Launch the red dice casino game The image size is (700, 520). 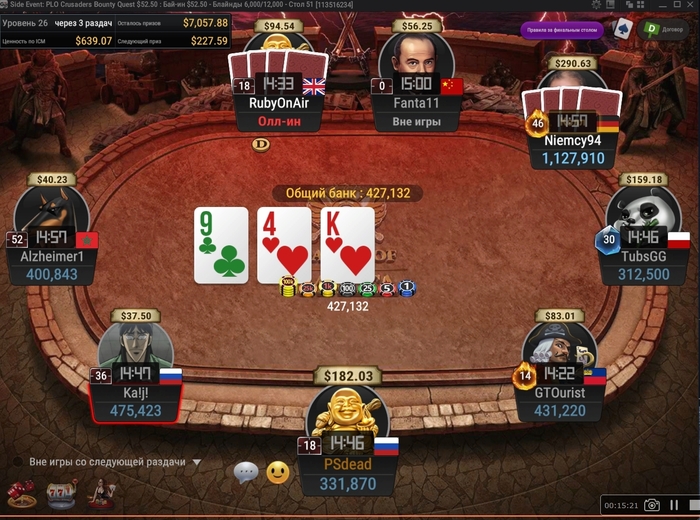[x=21, y=492]
